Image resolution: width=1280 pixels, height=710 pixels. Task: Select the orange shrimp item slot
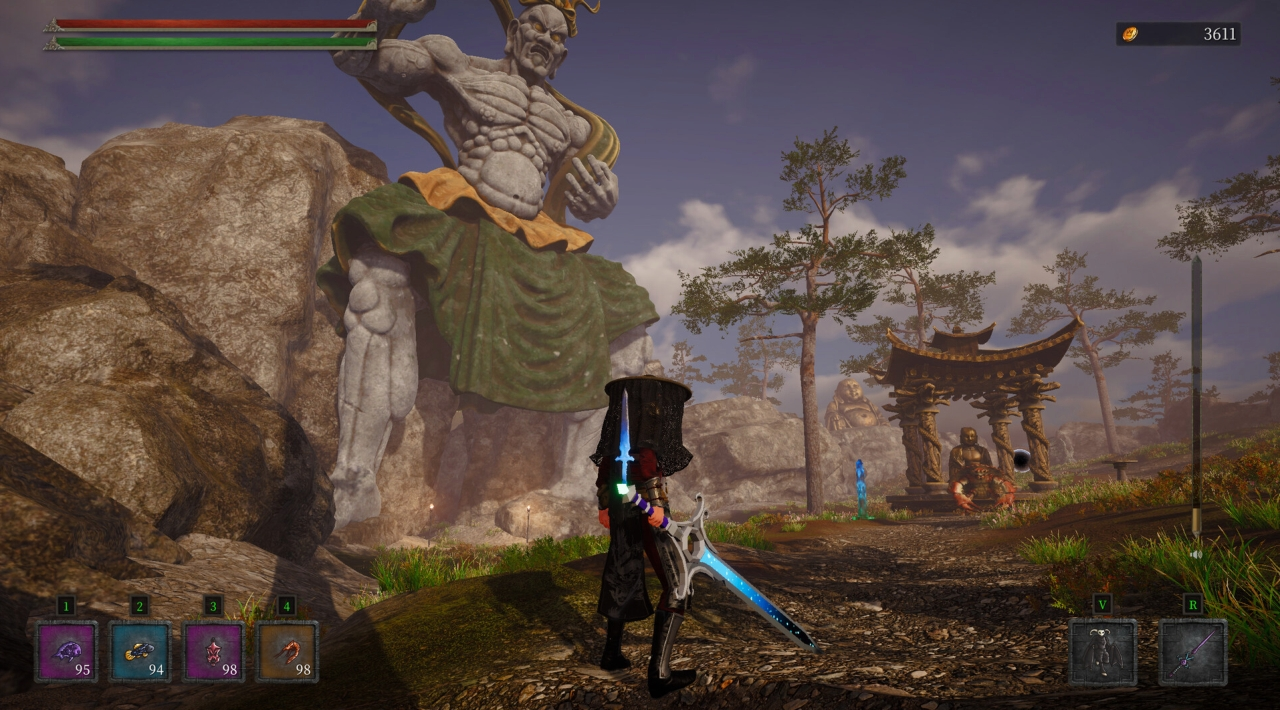click(x=287, y=652)
